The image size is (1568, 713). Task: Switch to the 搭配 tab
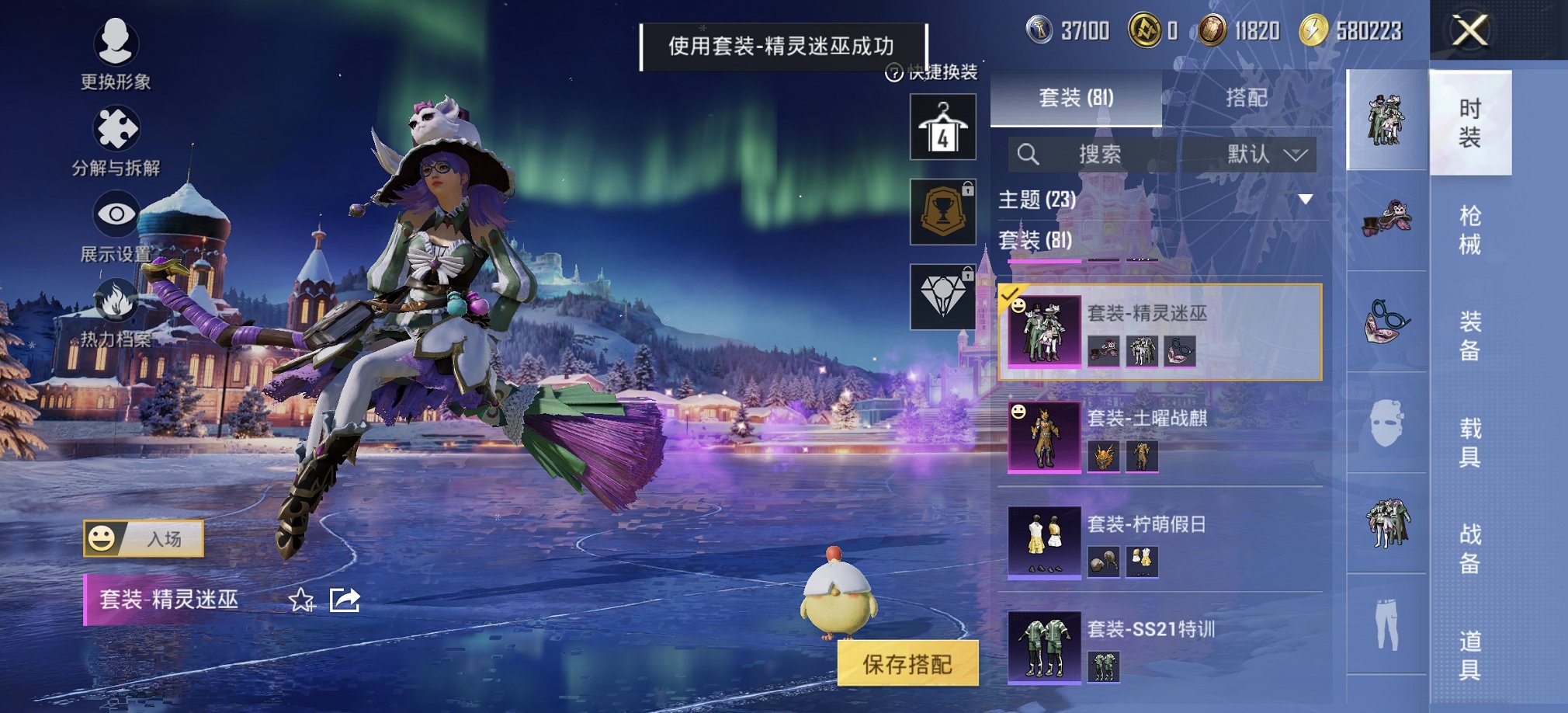(1247, 98)
